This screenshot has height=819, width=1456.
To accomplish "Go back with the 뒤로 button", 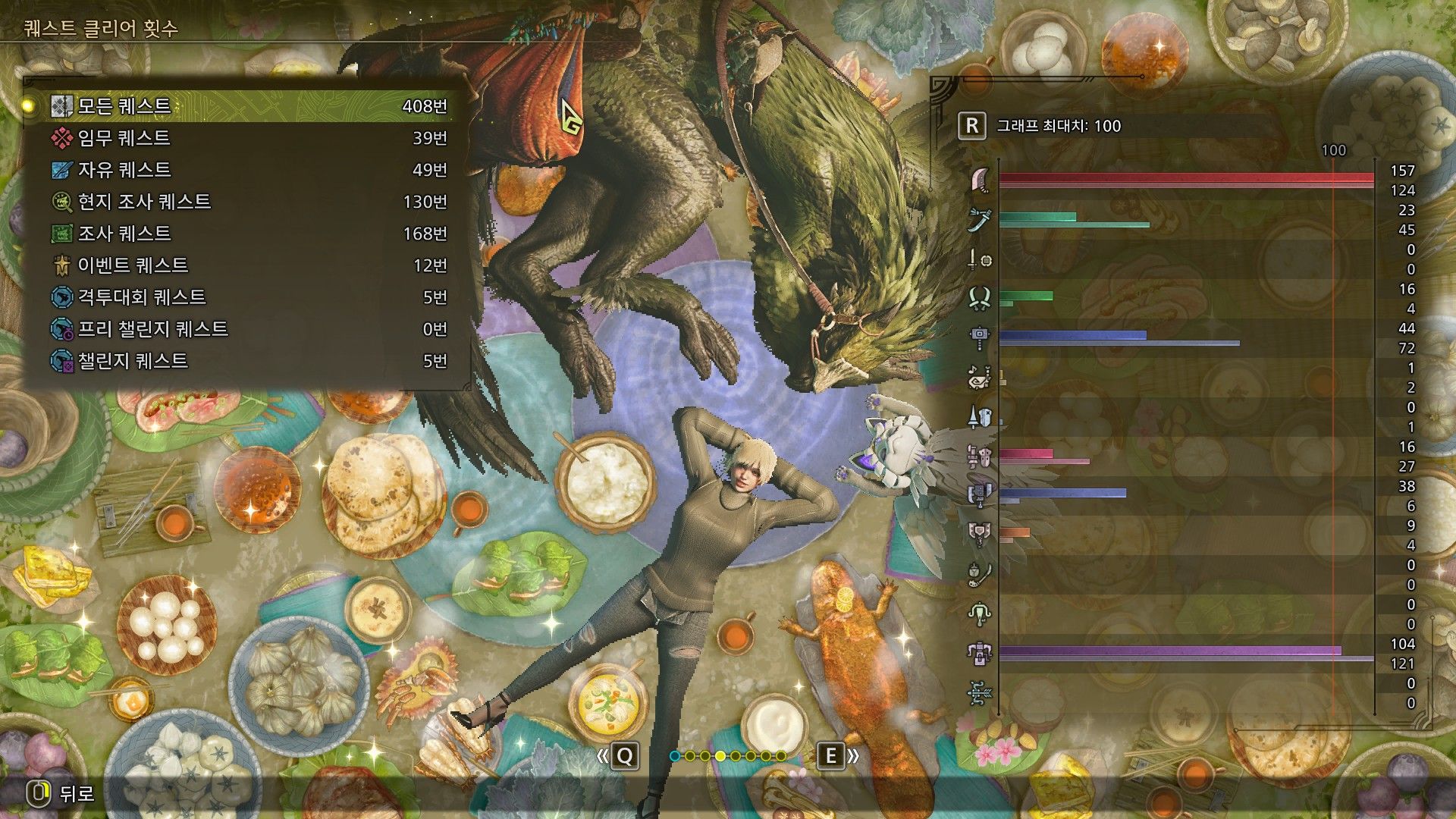I will [61, 793].
